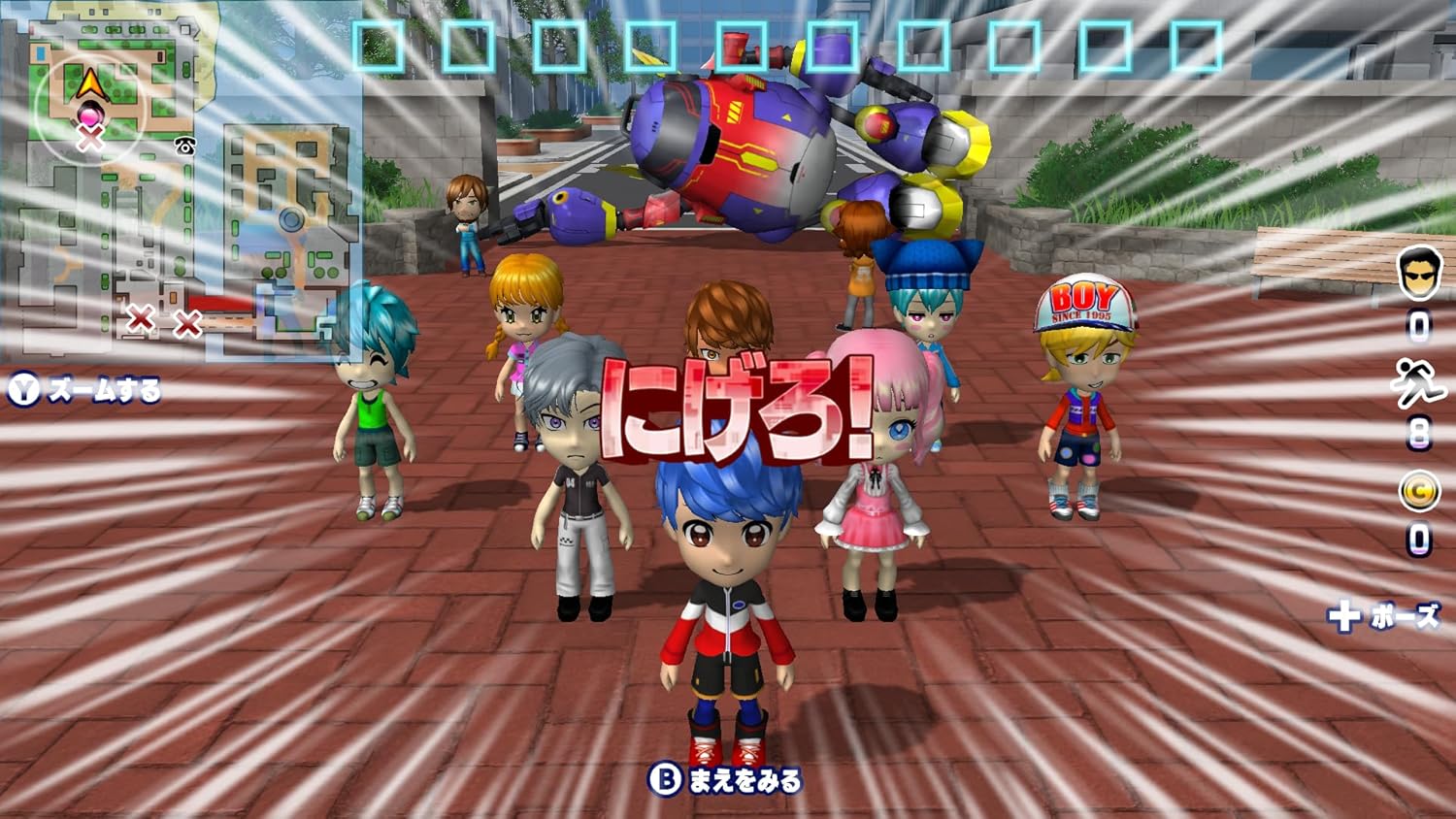Click the B button icon near まえをみる
1456x819 pixels.
pos(666,777)
